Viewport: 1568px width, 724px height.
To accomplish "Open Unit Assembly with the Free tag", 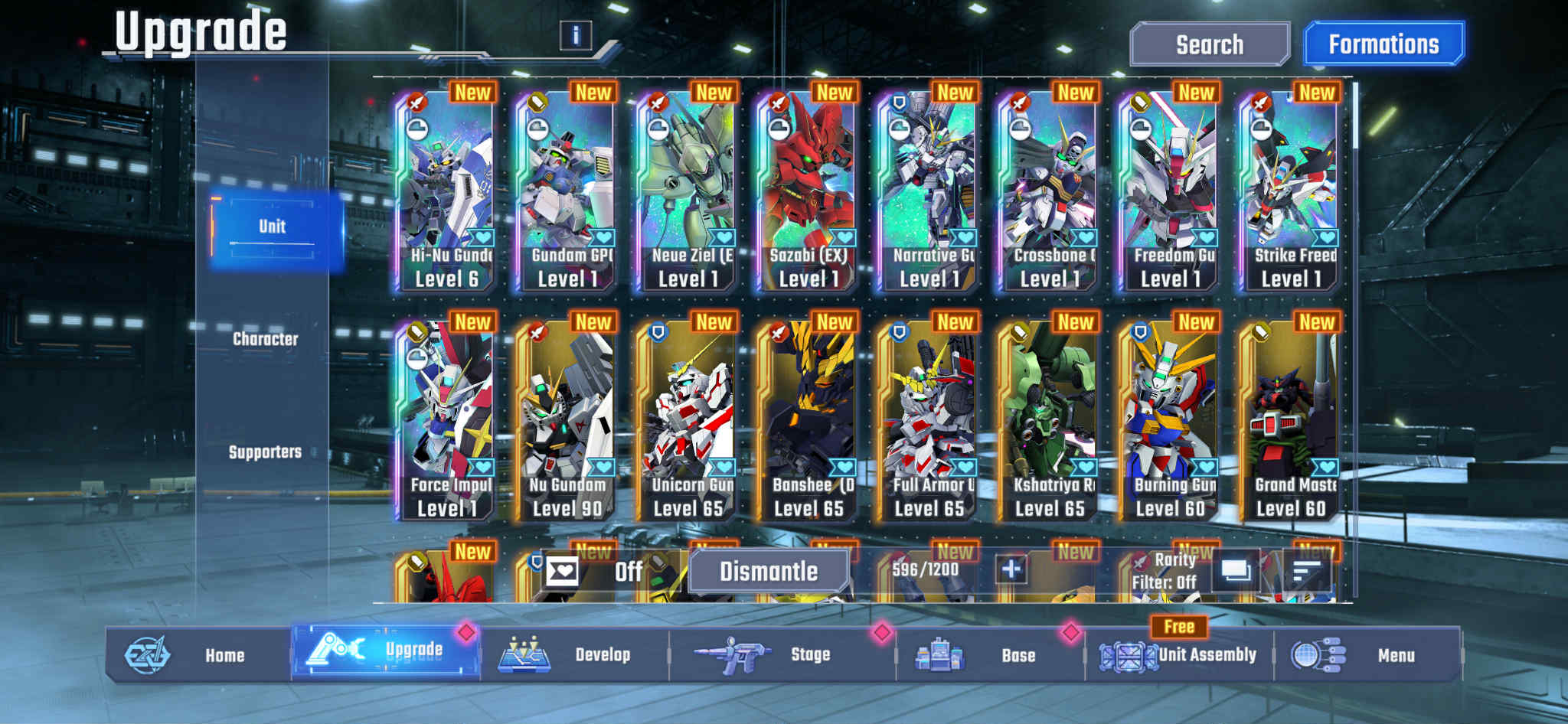I will coord(1129,655).
